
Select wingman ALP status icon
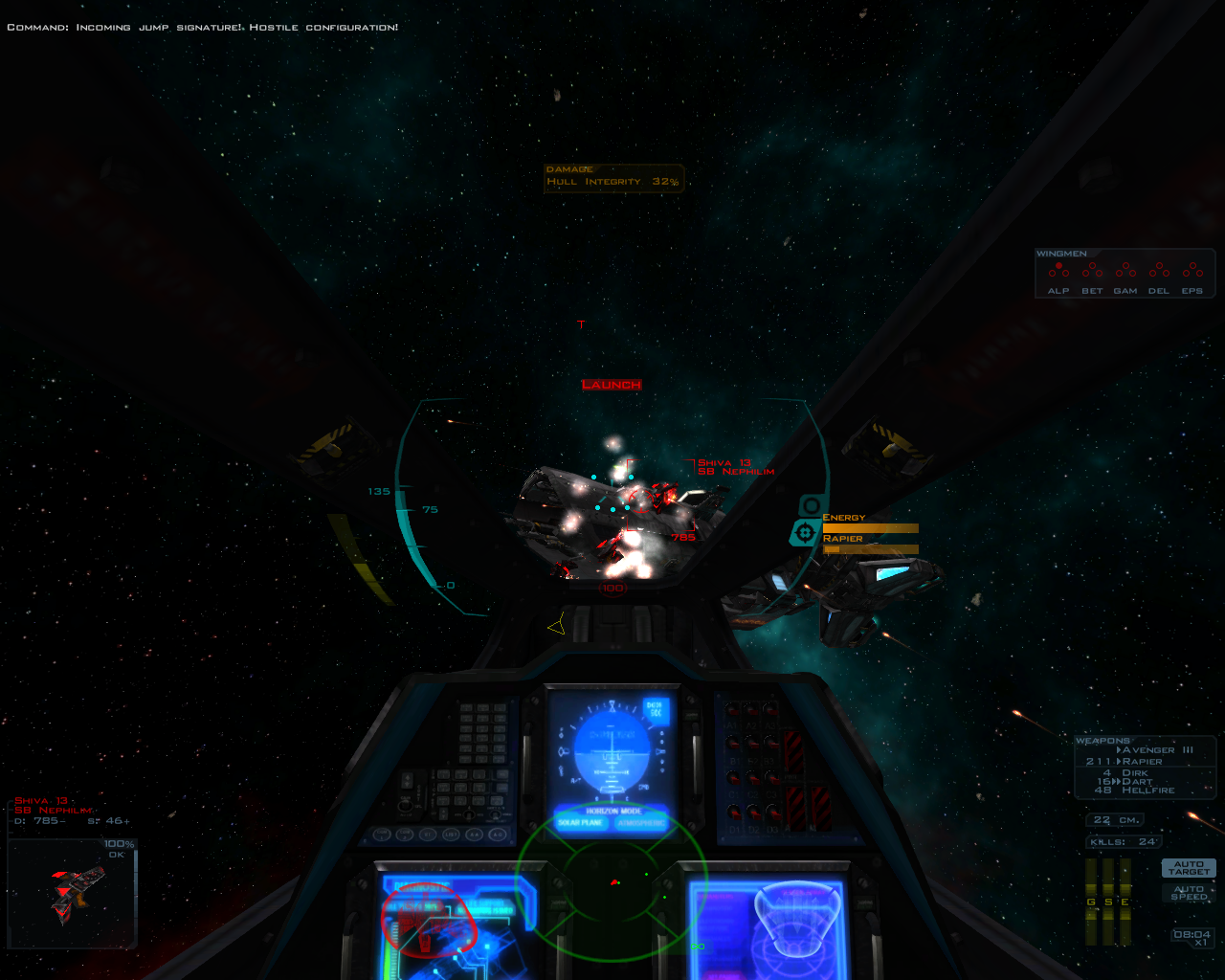coord(1058,271)
